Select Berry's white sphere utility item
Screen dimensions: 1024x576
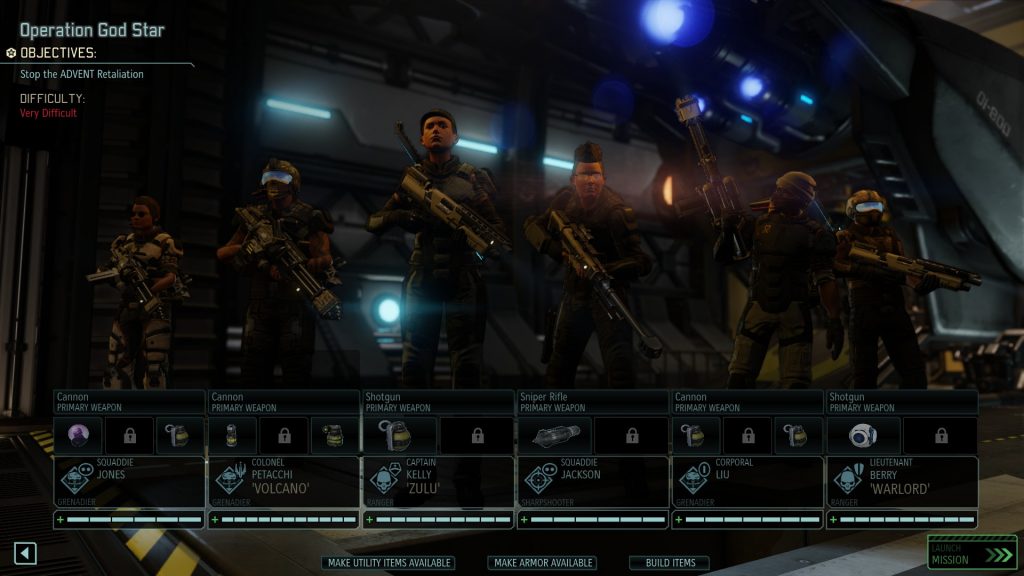pos(863,436)
